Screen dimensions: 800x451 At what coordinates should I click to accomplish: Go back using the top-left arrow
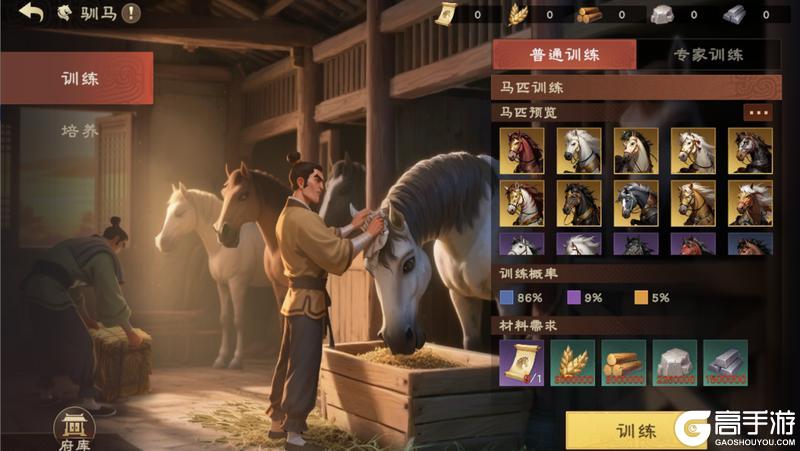[x=31, y=13]
